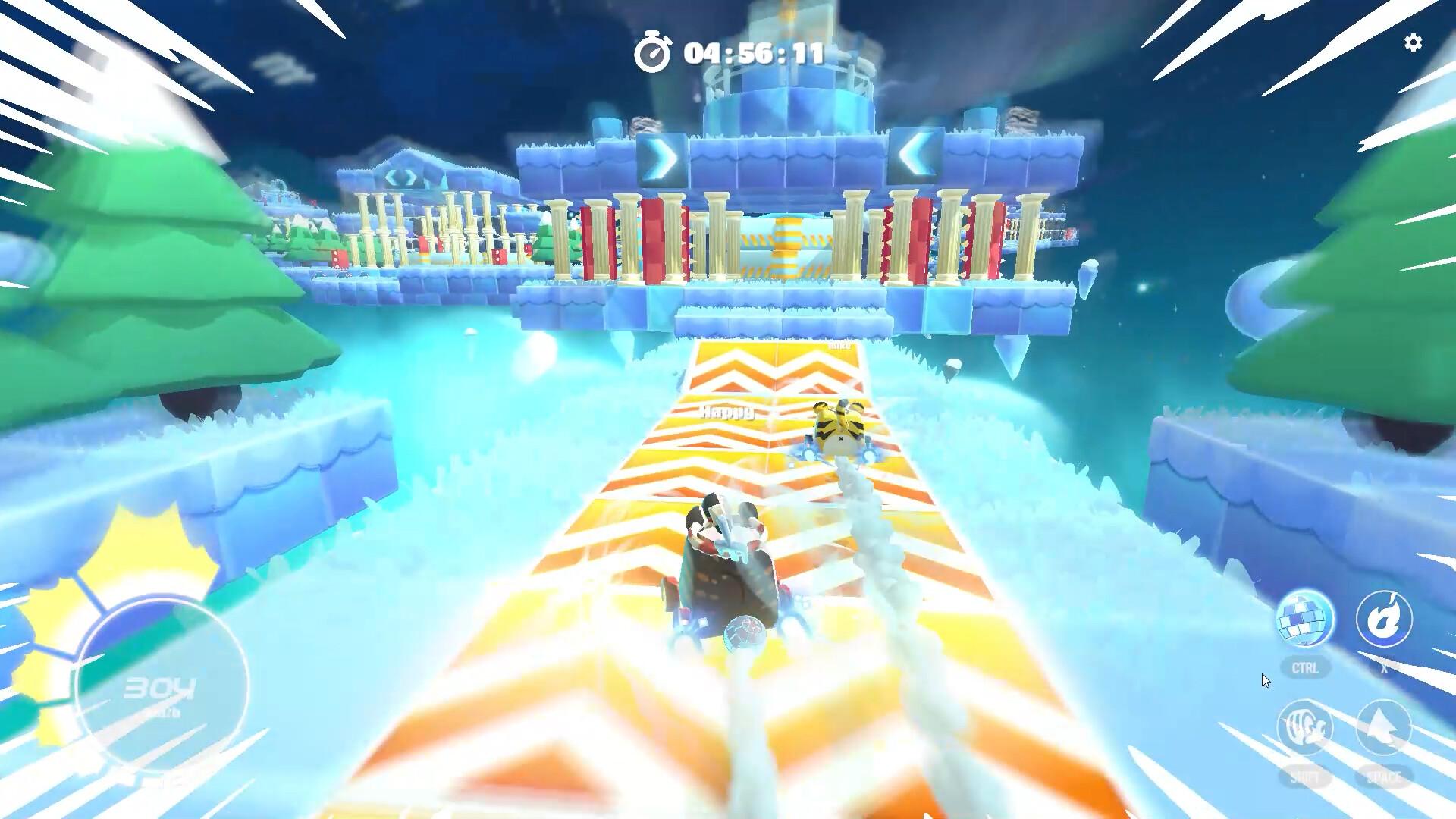Enable the glowing striped roller gate
This screenshot has height=819, width=1456.
click(785, 245)
